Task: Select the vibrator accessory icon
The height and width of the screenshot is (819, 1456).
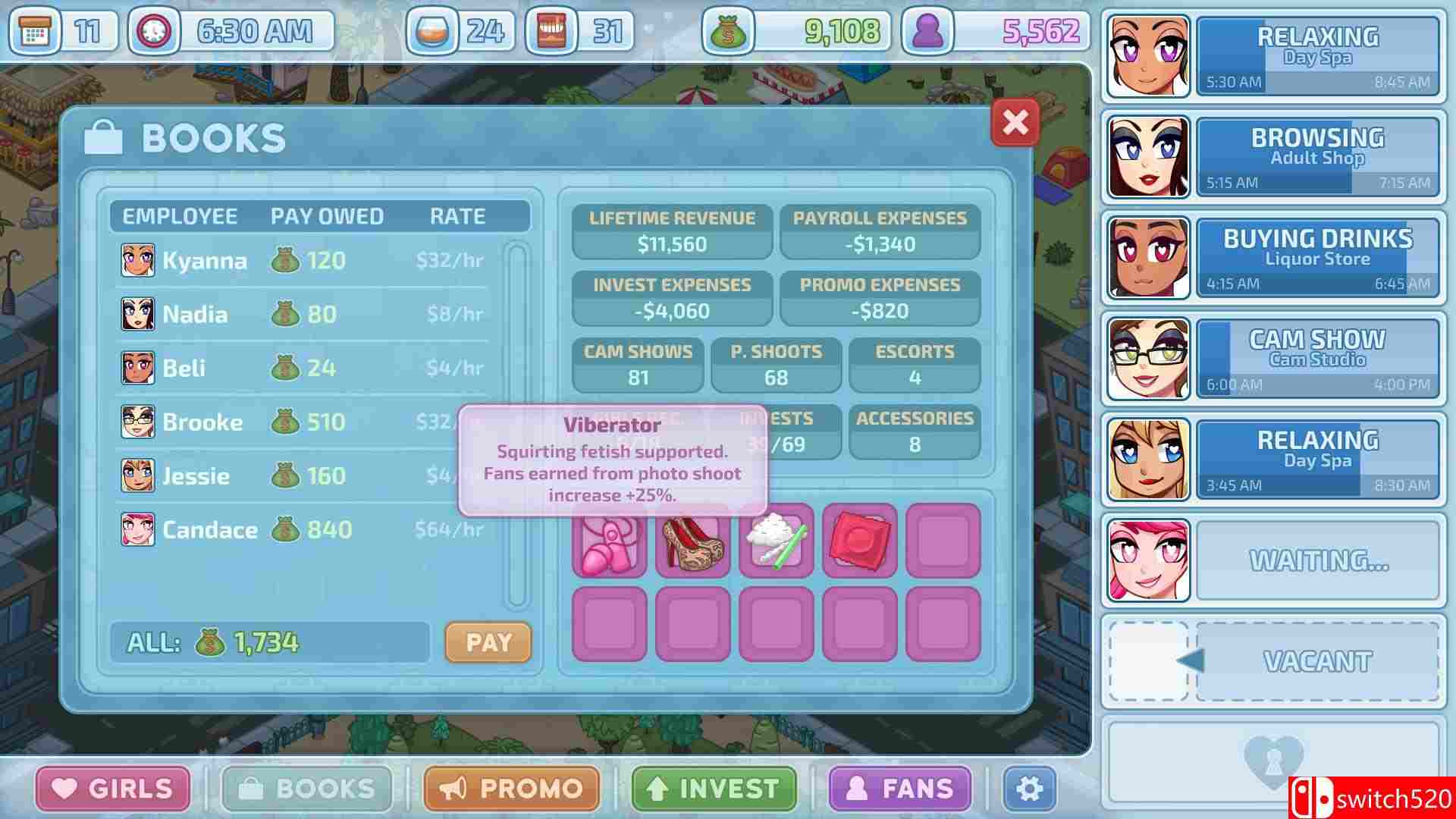Action: 610,542
